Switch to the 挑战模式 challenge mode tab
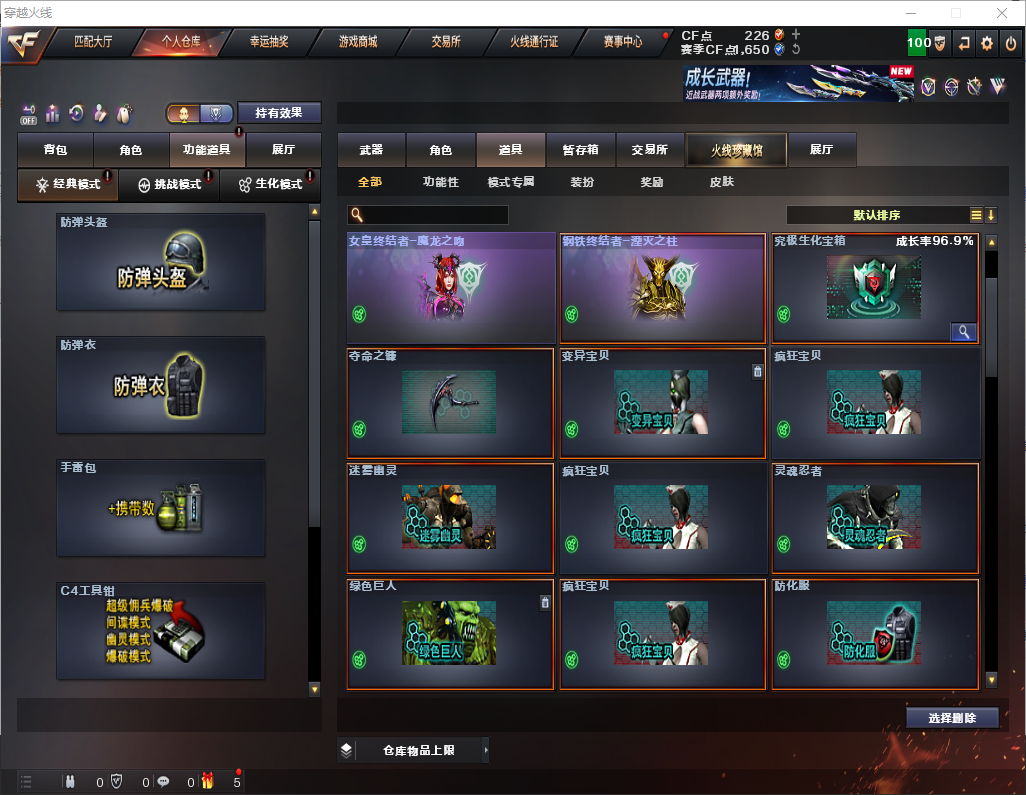Viewport: 1026px width, 795px height. pyautogui.click(x=169, y=185)
